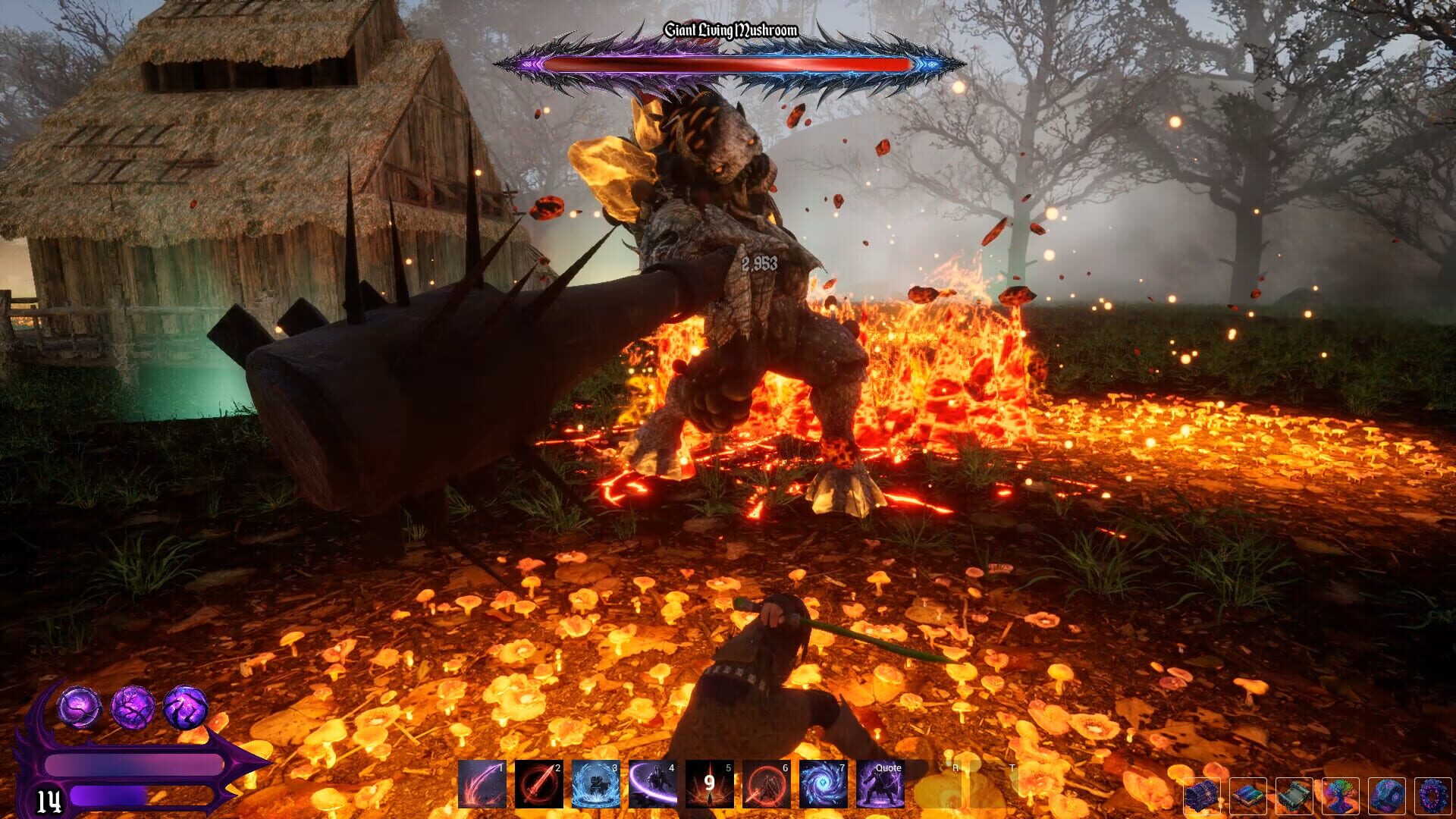View the quest scroll icon
1456x819 pixels.
coord(1293,796)
